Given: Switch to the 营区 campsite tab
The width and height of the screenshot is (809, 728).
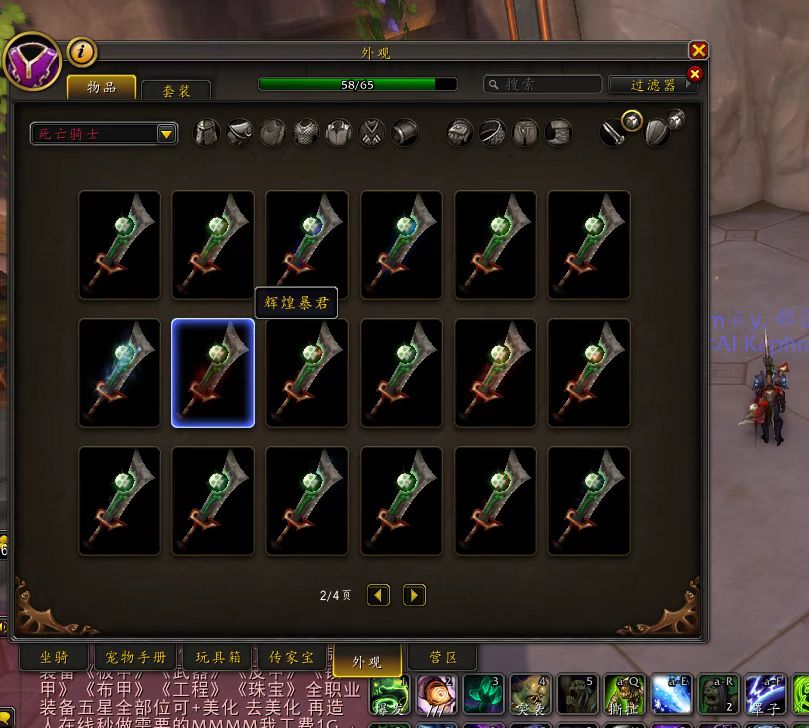Looking at the screenshot, I should (442, 658).
